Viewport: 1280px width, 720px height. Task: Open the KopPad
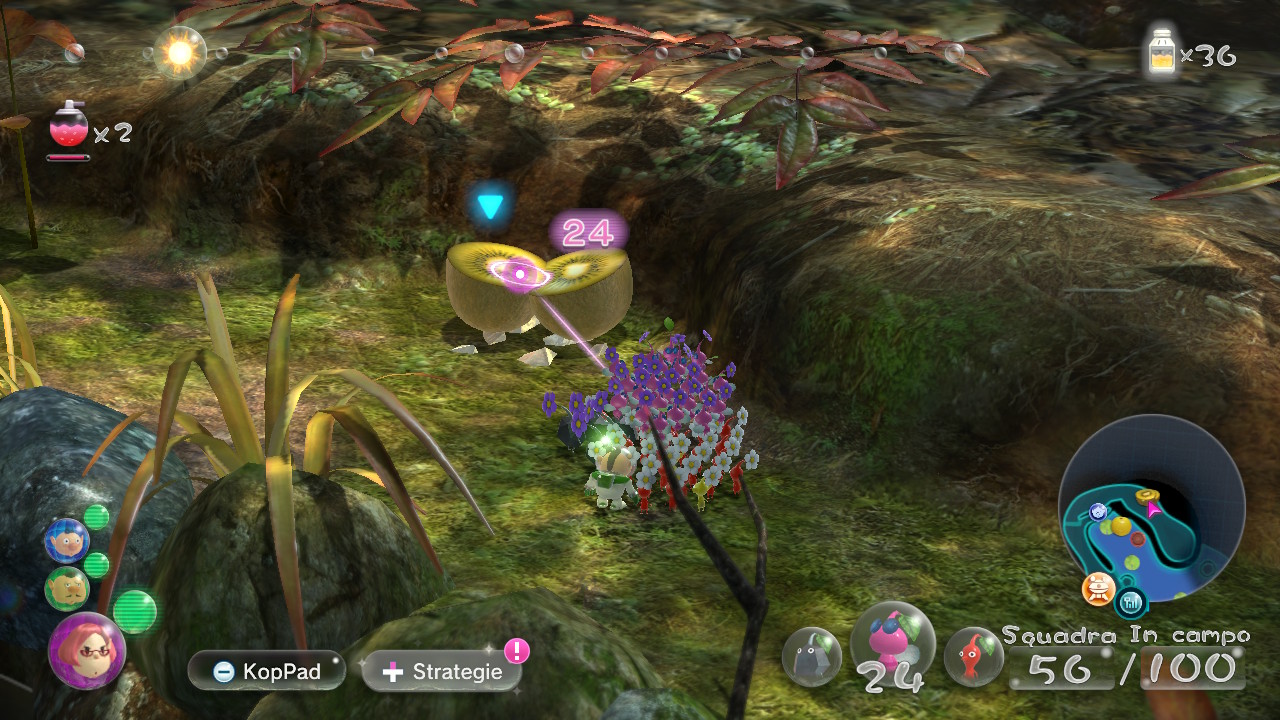(x=266, y=671)
